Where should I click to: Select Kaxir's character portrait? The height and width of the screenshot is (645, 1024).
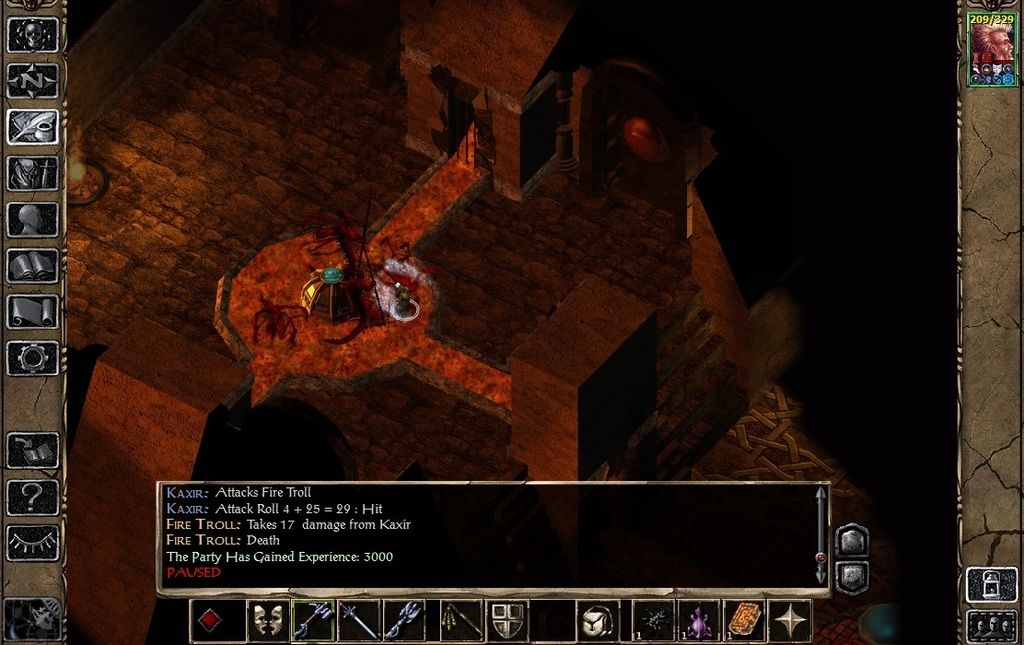[x=991, y=50]
